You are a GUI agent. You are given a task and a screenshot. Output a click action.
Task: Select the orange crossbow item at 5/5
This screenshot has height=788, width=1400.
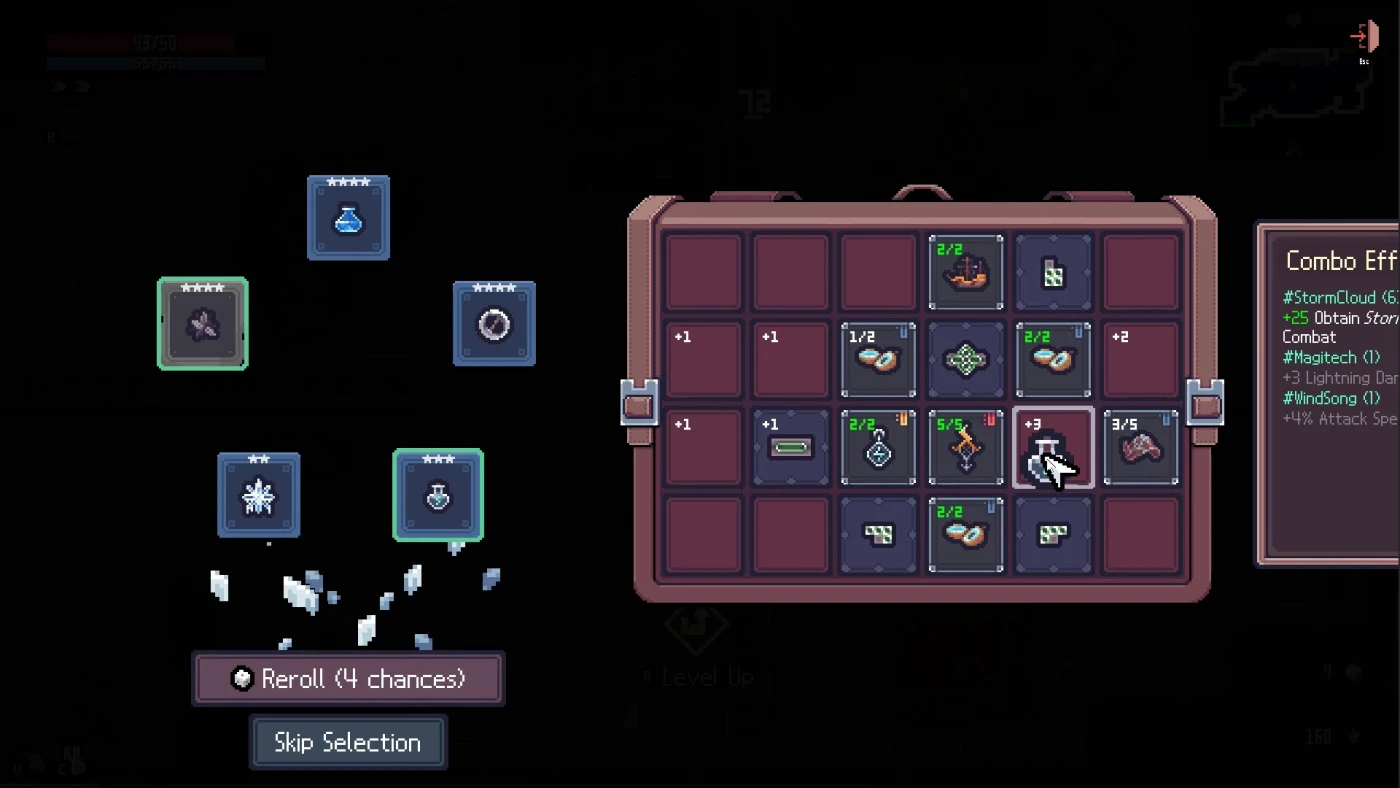pyautogui.click(x=966, y=448)
